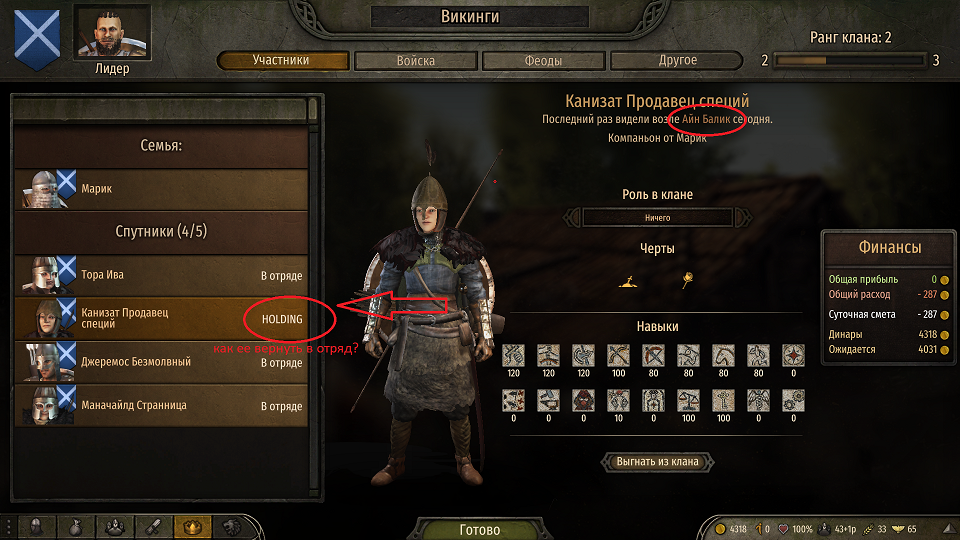This screenshot has height=540, width=960.
Task: Select companion Маначайлд Странница
Action: [x=160, y=406]
